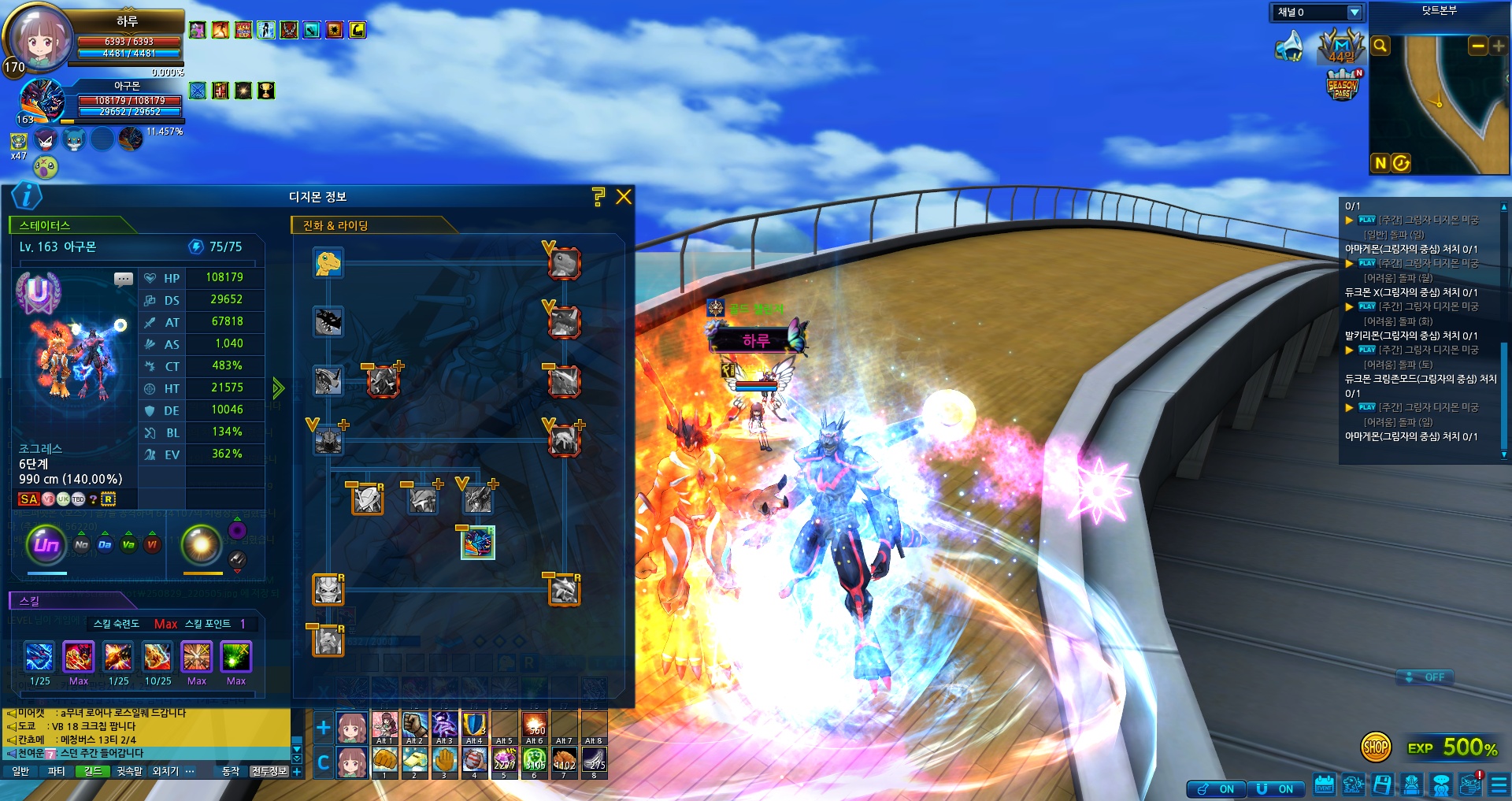Close the 디지몬 정보 window

click(x=624, y=197)
